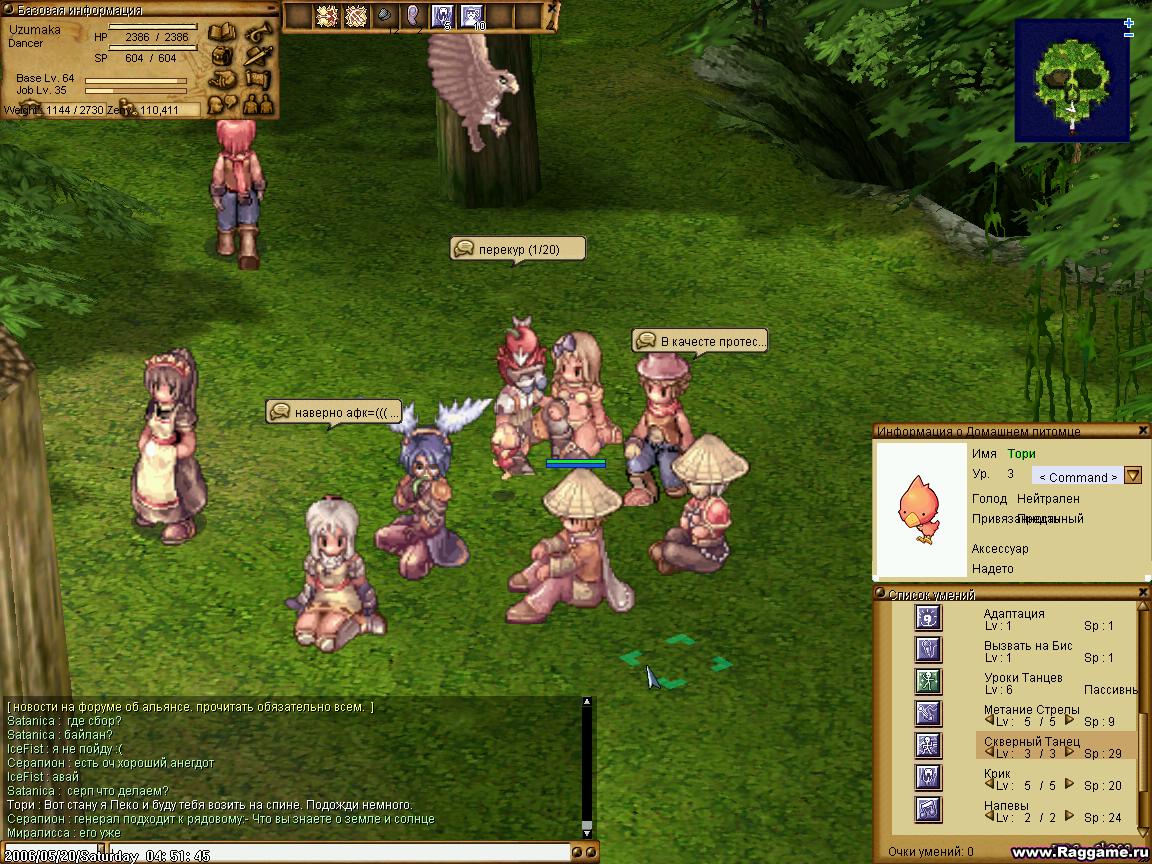Viewport: 1152px width, 864px height.
Task: Open the «перекур (1/20)» chat room bubble
Action: point(517,248)
